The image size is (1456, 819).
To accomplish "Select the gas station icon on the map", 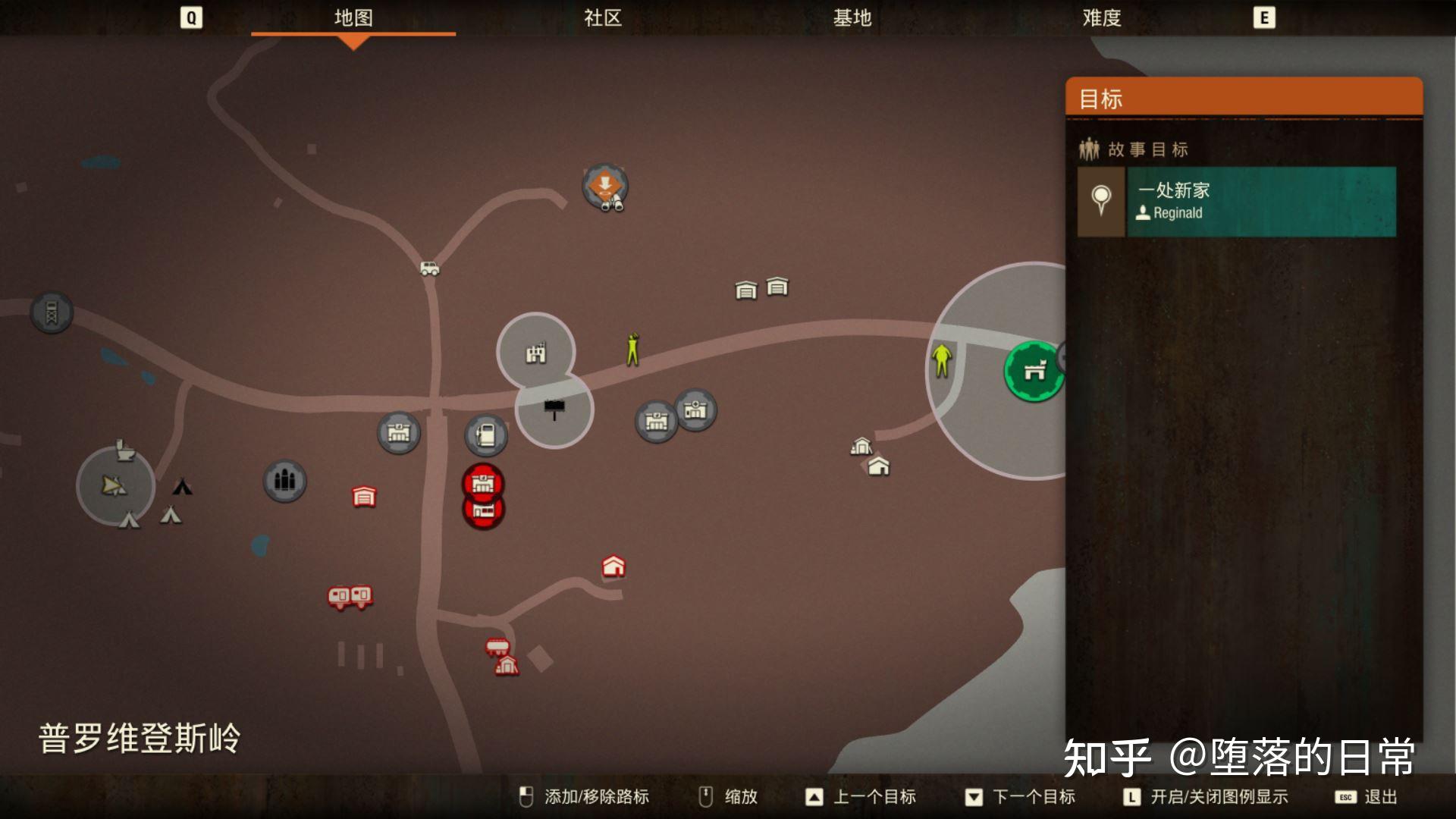I will 485,435.
